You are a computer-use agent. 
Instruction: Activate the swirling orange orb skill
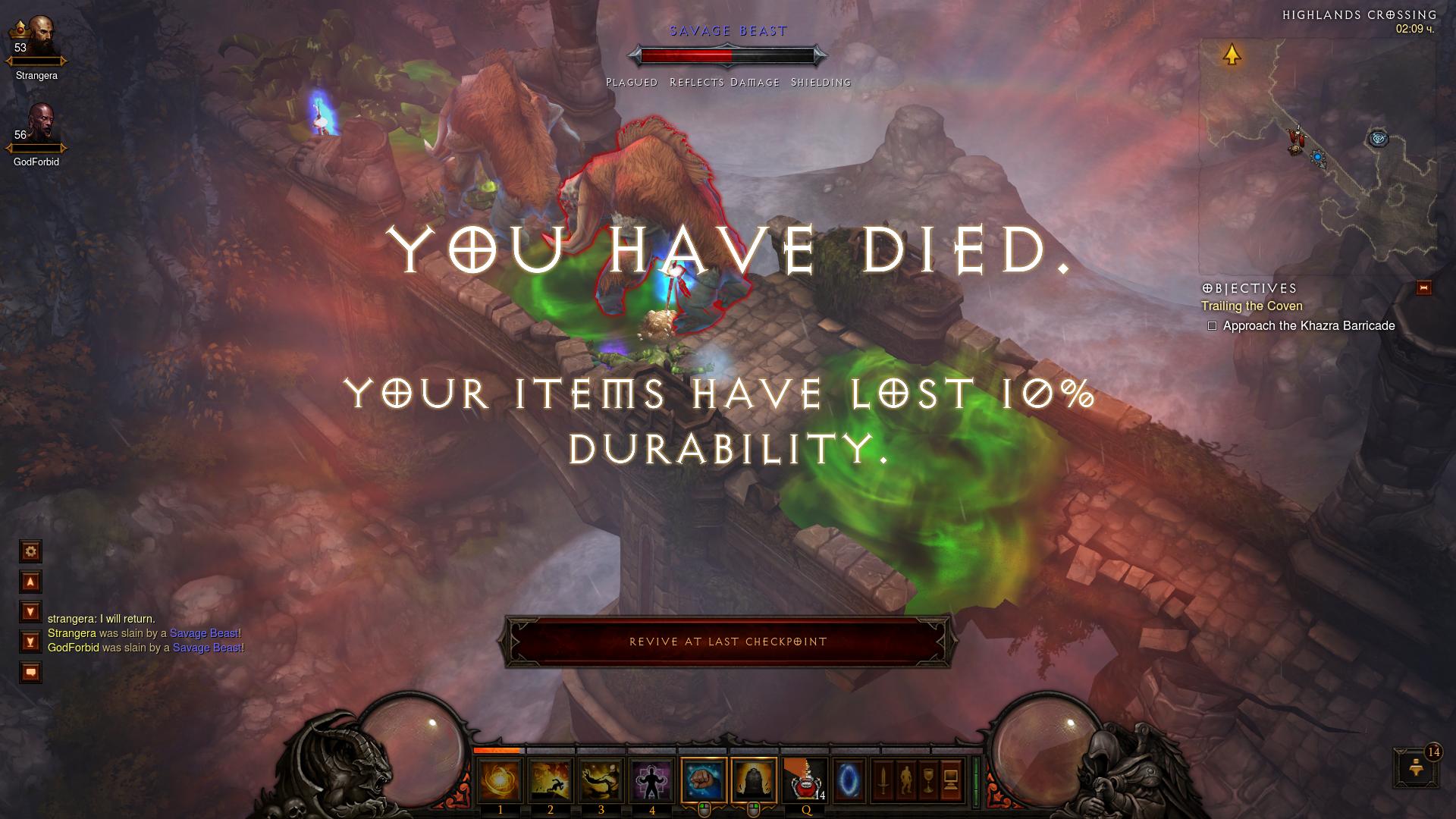point(500,780)
